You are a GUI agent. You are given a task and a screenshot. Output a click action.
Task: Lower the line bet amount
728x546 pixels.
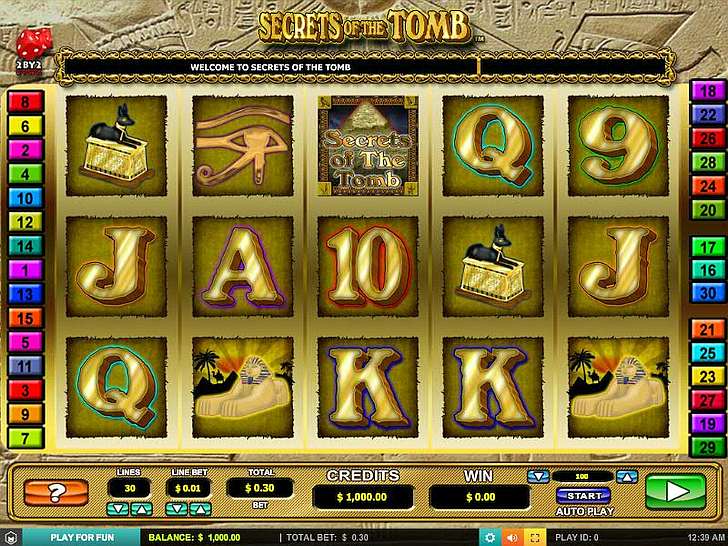176,509
